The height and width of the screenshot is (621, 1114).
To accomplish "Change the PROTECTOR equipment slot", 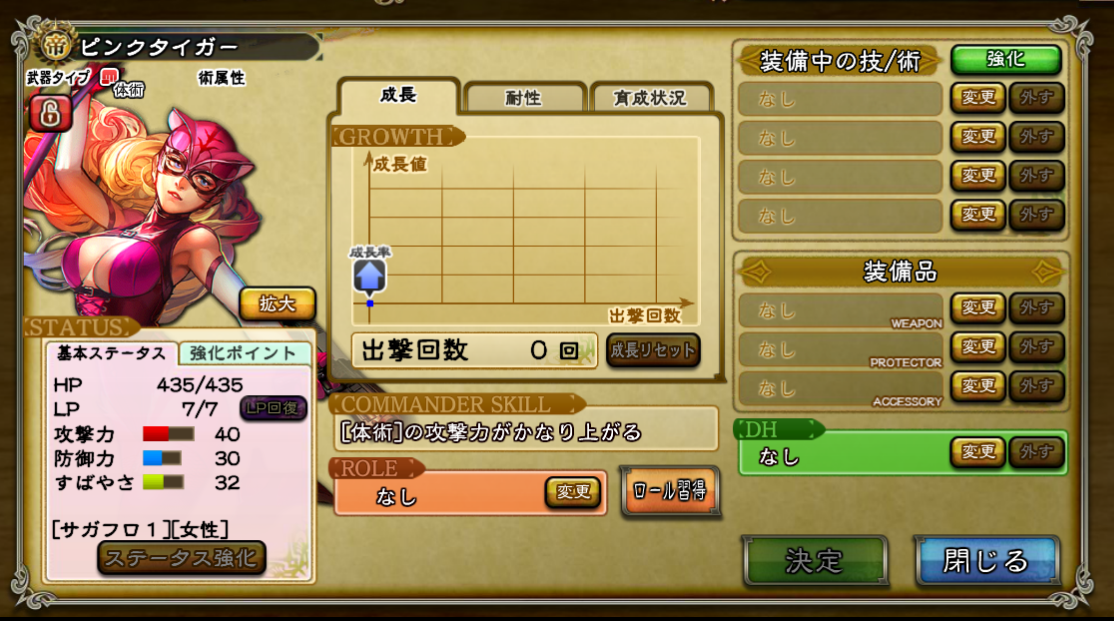I will coord(977,347).
